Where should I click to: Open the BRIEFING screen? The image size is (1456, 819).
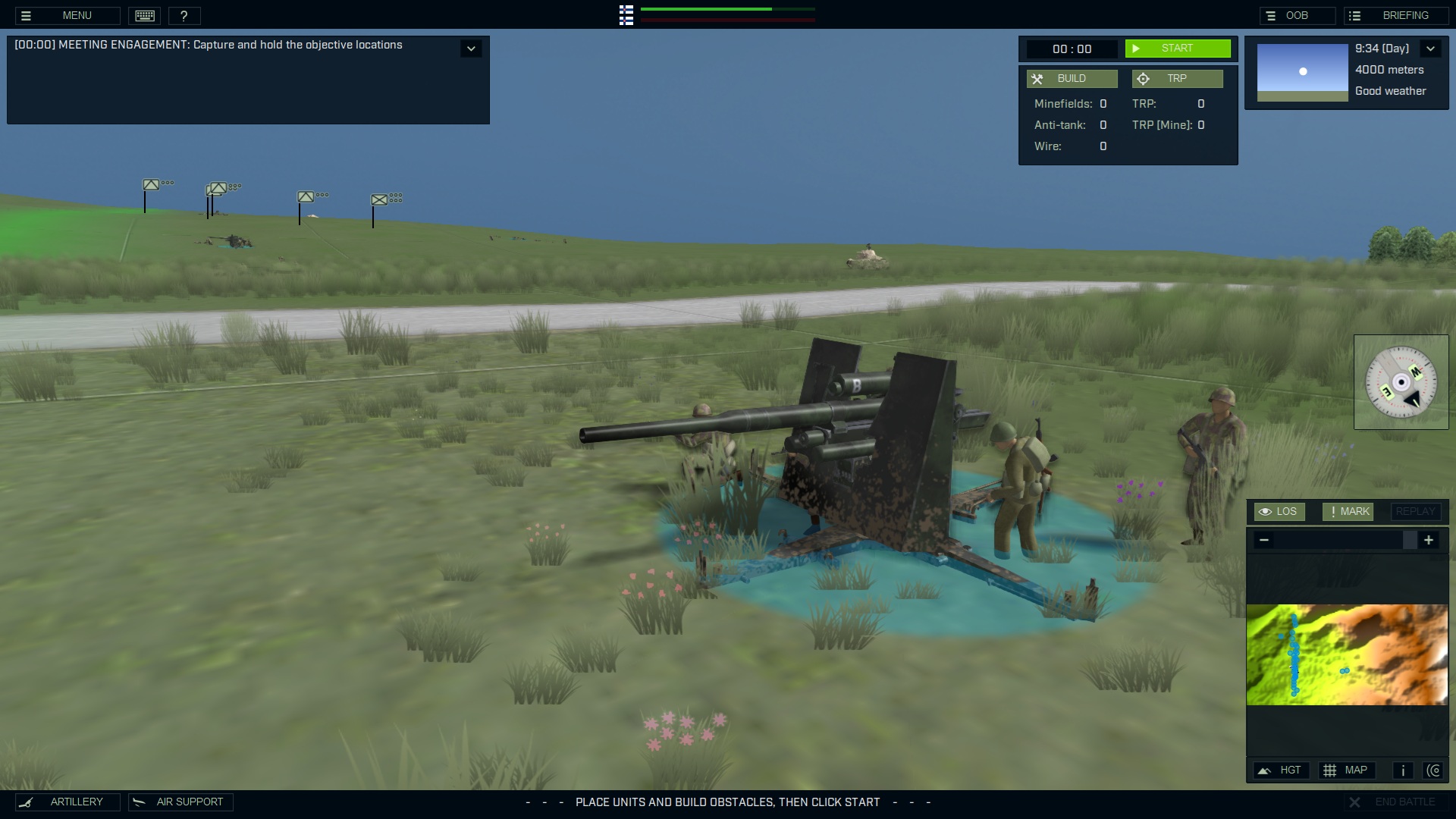tap(1395, 14)
